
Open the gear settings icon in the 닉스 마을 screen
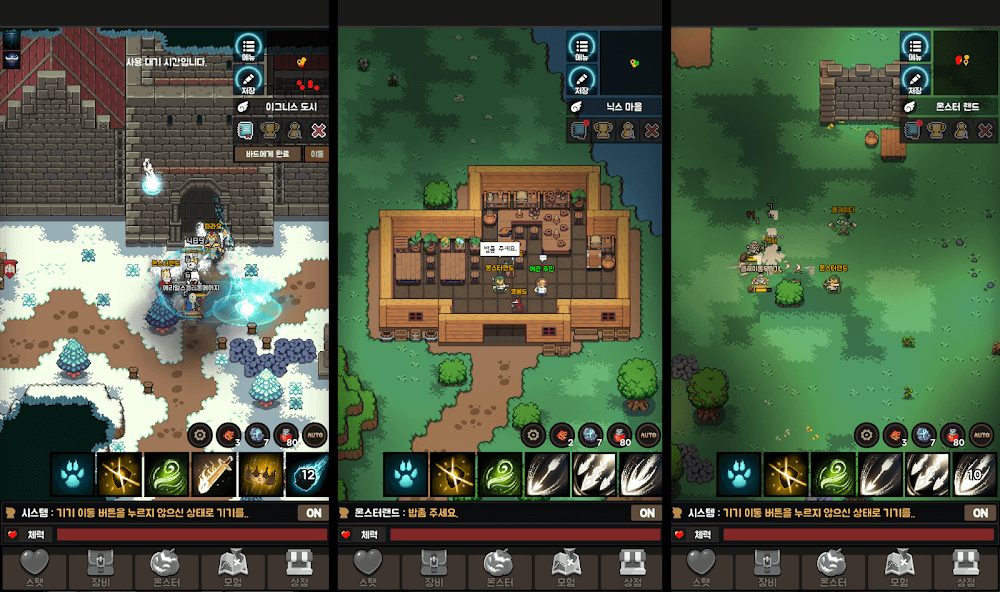tap(532, 435)
